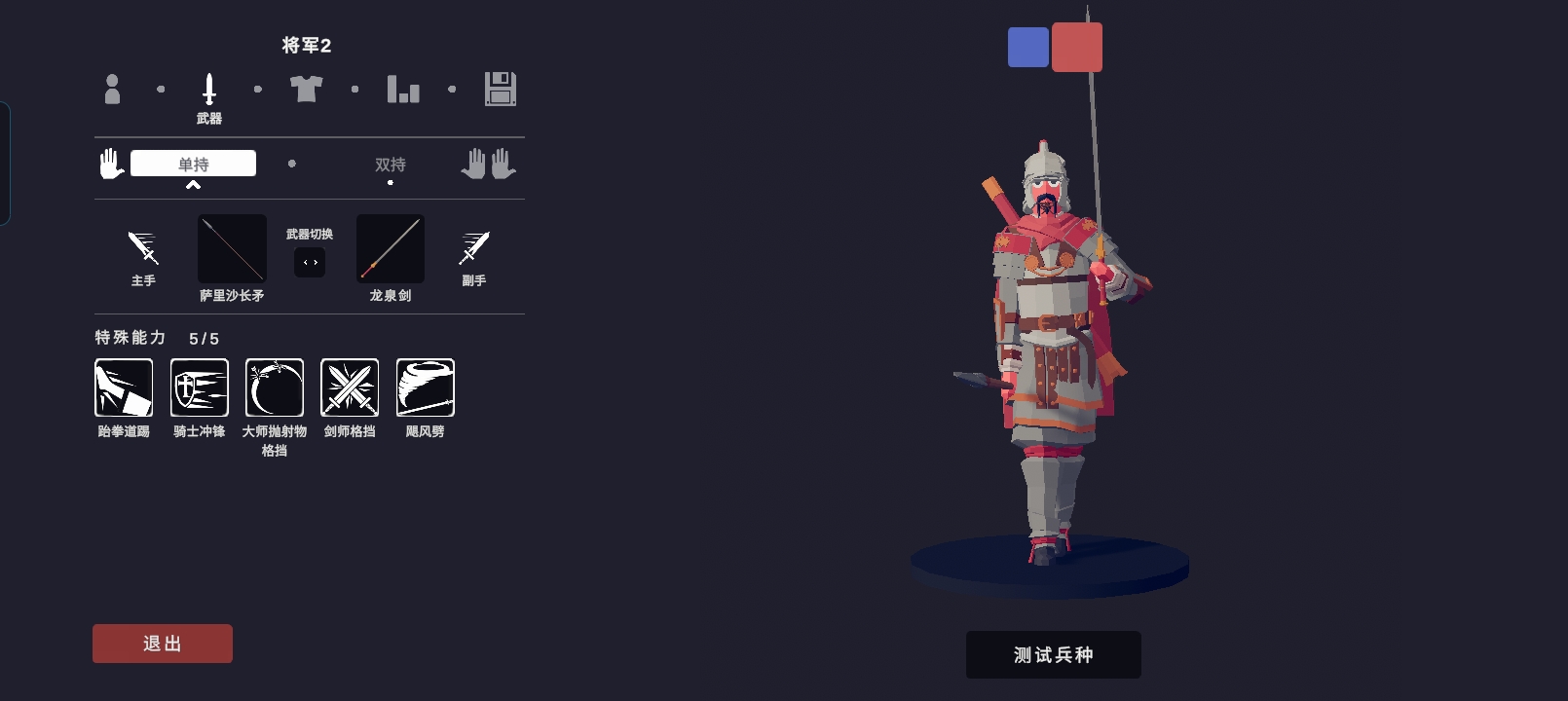Click the 剑师格挡 ability icon
Screen dimensions: 1568x701
(350, 387)
